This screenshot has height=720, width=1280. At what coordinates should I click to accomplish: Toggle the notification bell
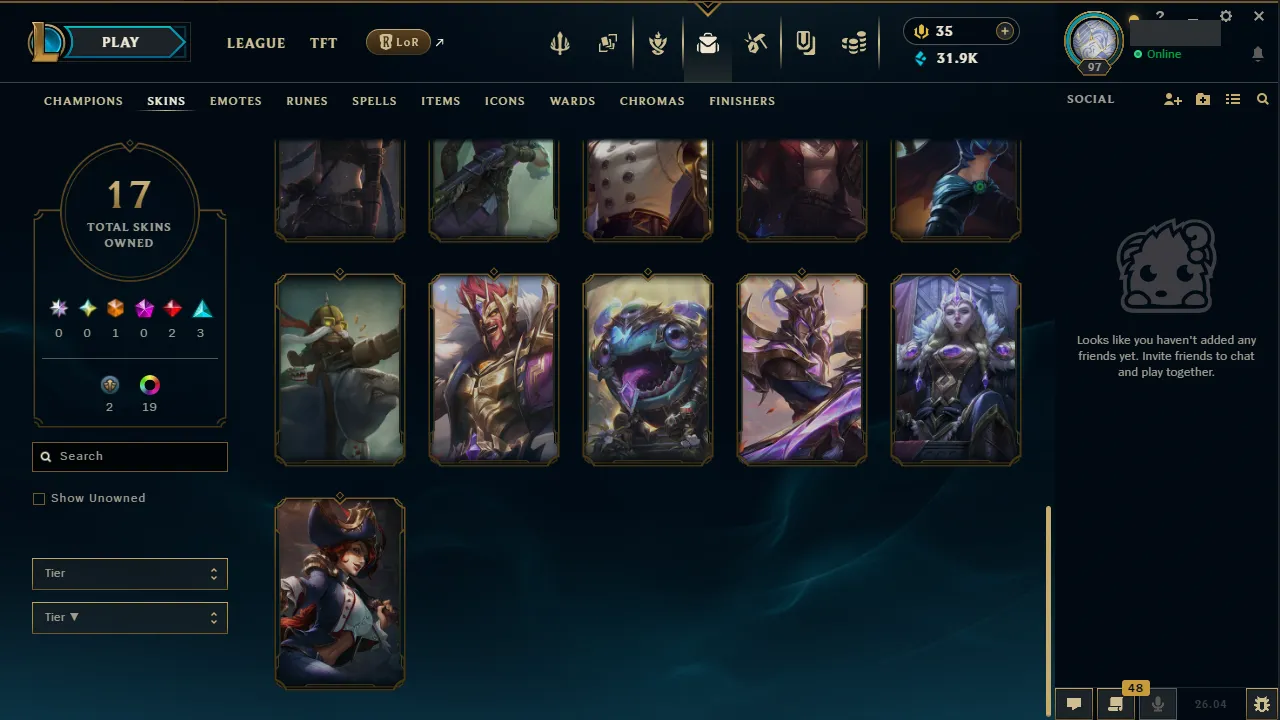(1257, 54)
